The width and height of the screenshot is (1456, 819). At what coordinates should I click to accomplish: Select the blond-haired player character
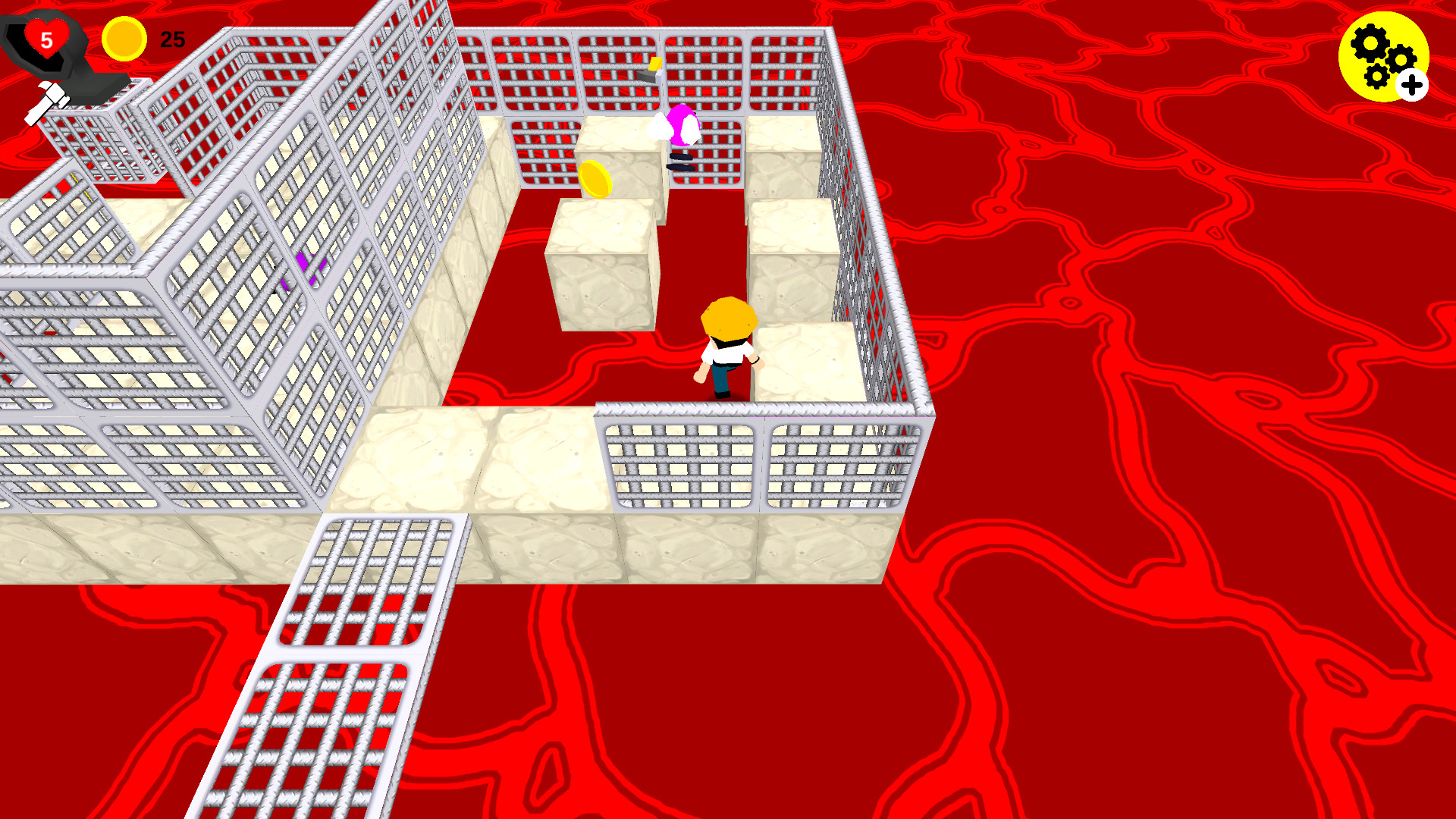coord(726,345)
